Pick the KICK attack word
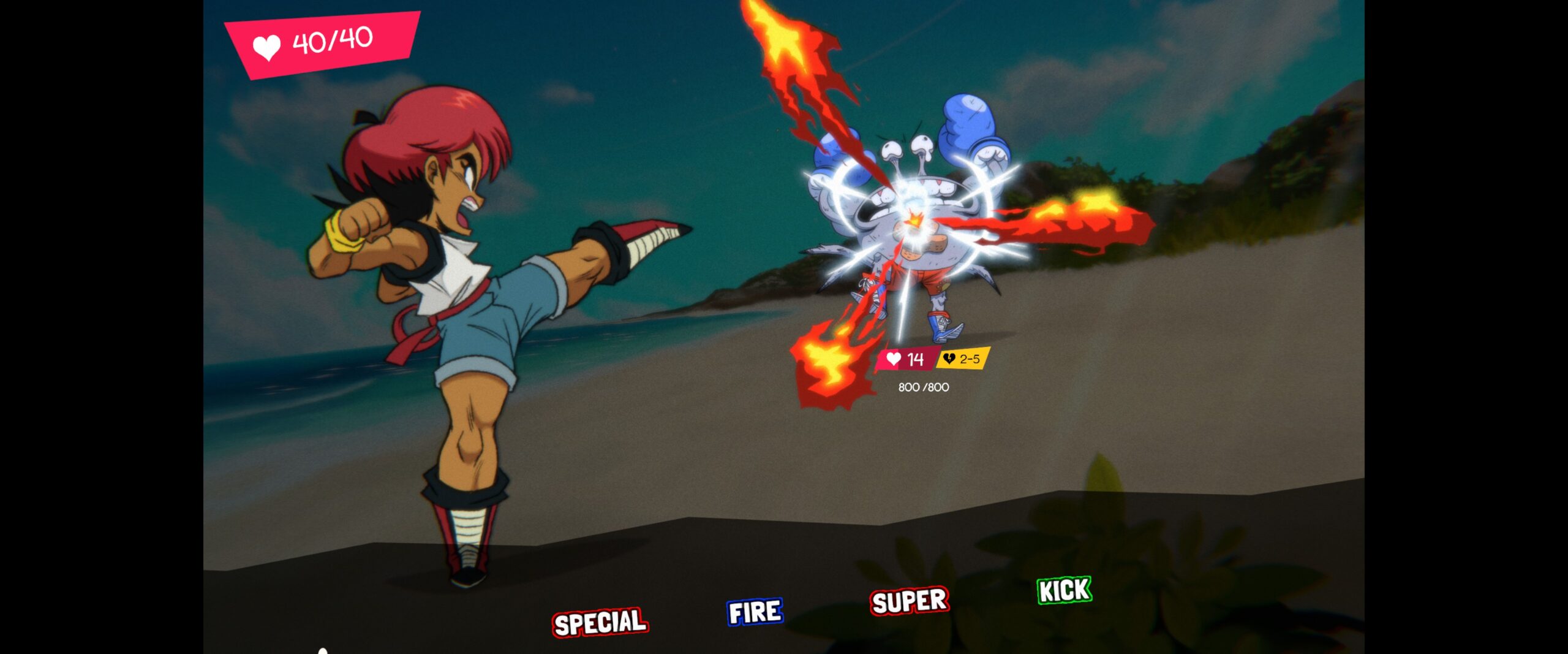Screen dimensions: 1568x654 pyautogui.click(x=1065, y=590)
